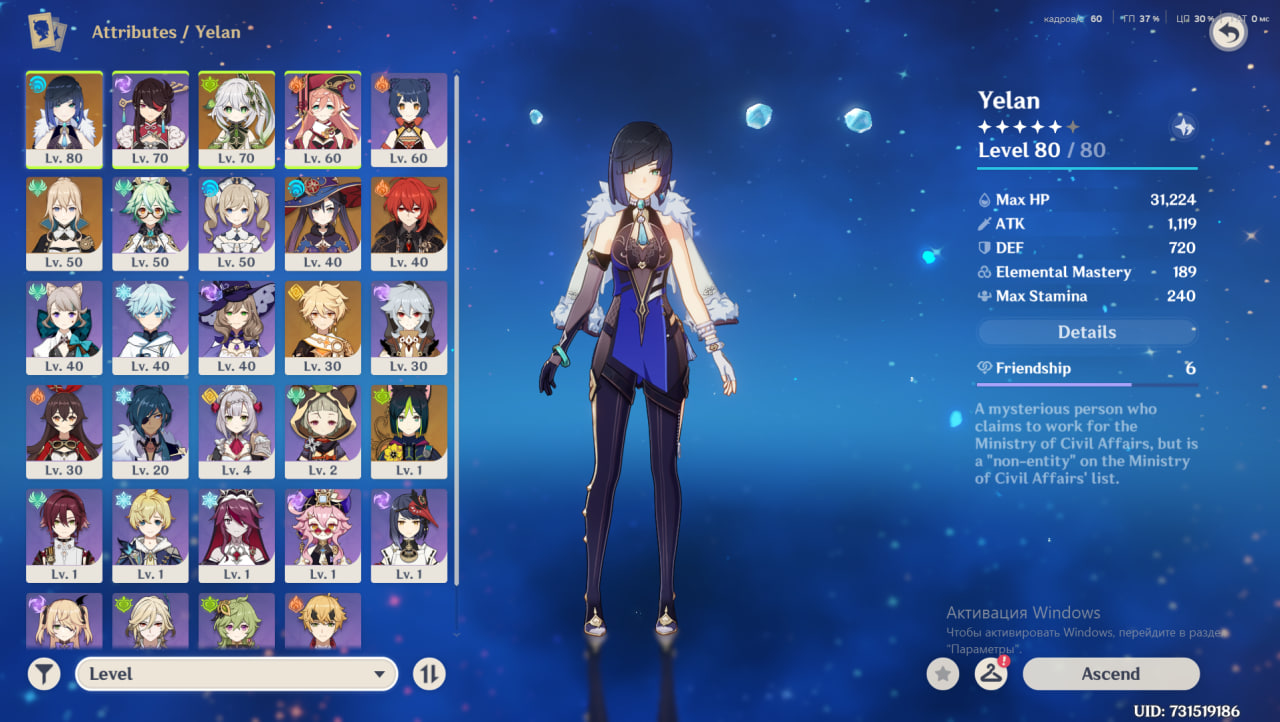This screenshot has width=1280, height=722.
Task: Go back using the return arrow button
Action: [1228, 33]
